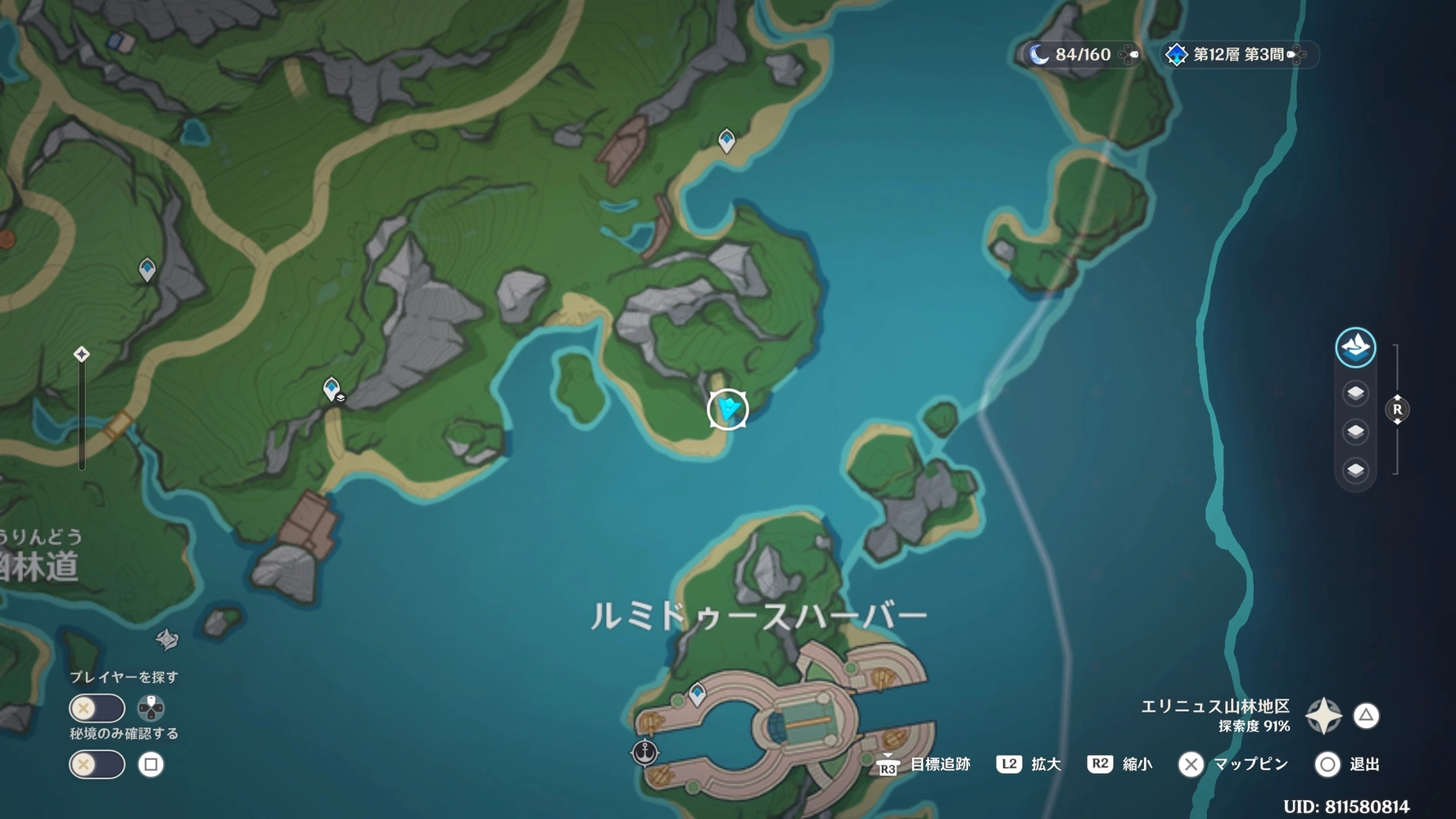The height and width of the screenshot is (819, 1456).
Task: Click the moon icon on the 84/160 counter
Action: pos(1039,54)
